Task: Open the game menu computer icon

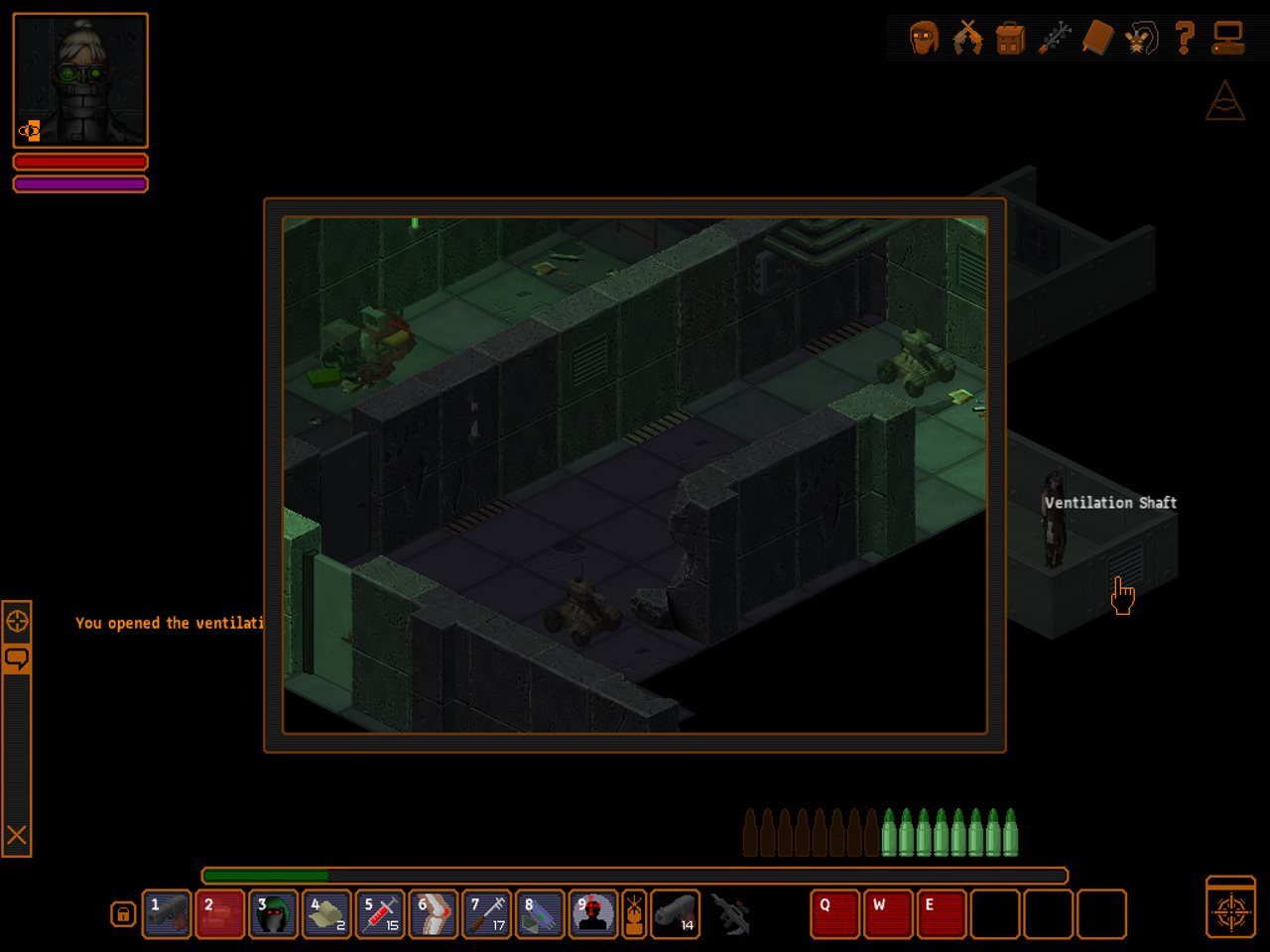Action: point(1227,39)
